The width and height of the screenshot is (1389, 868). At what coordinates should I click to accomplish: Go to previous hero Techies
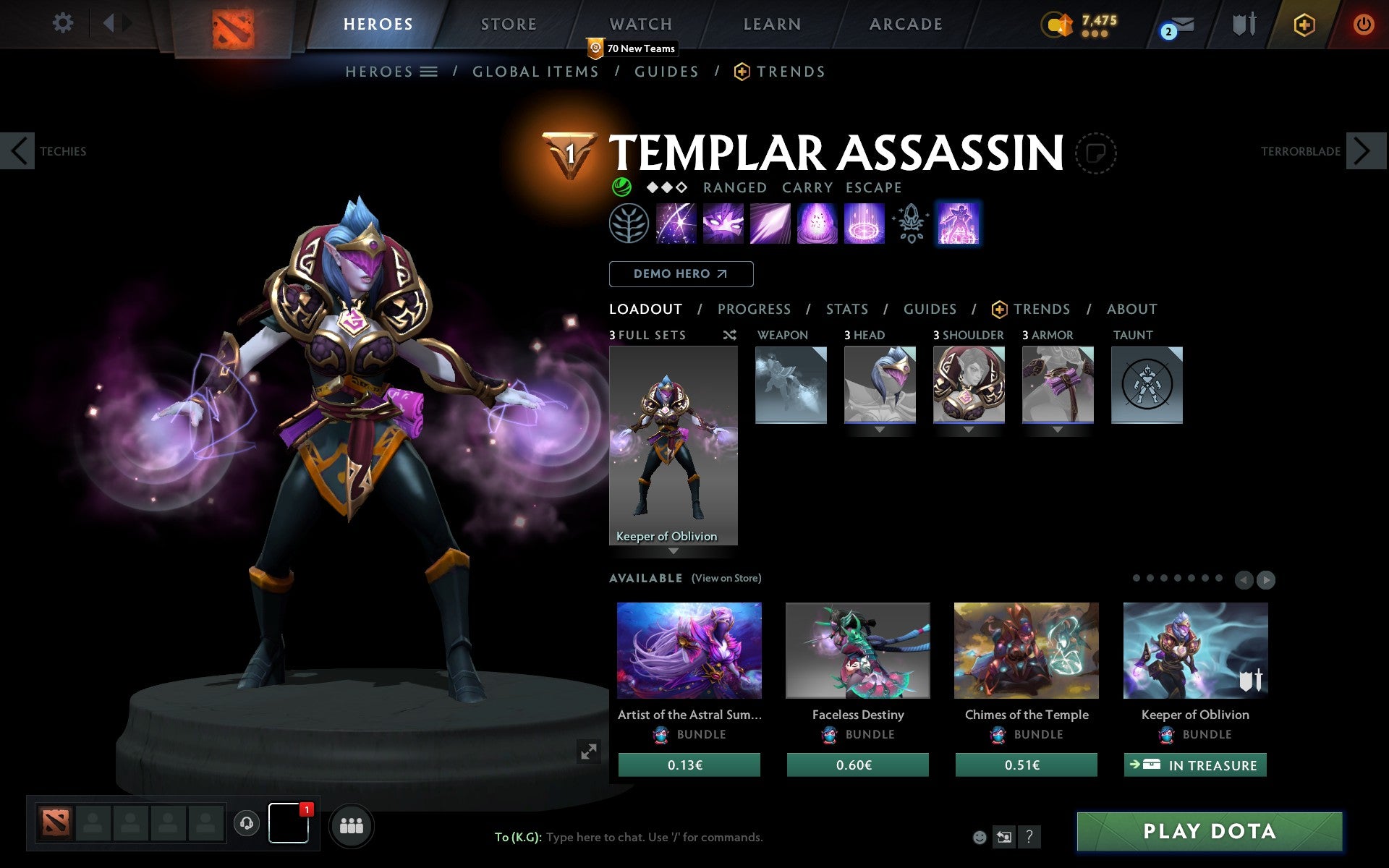[18, 151]
